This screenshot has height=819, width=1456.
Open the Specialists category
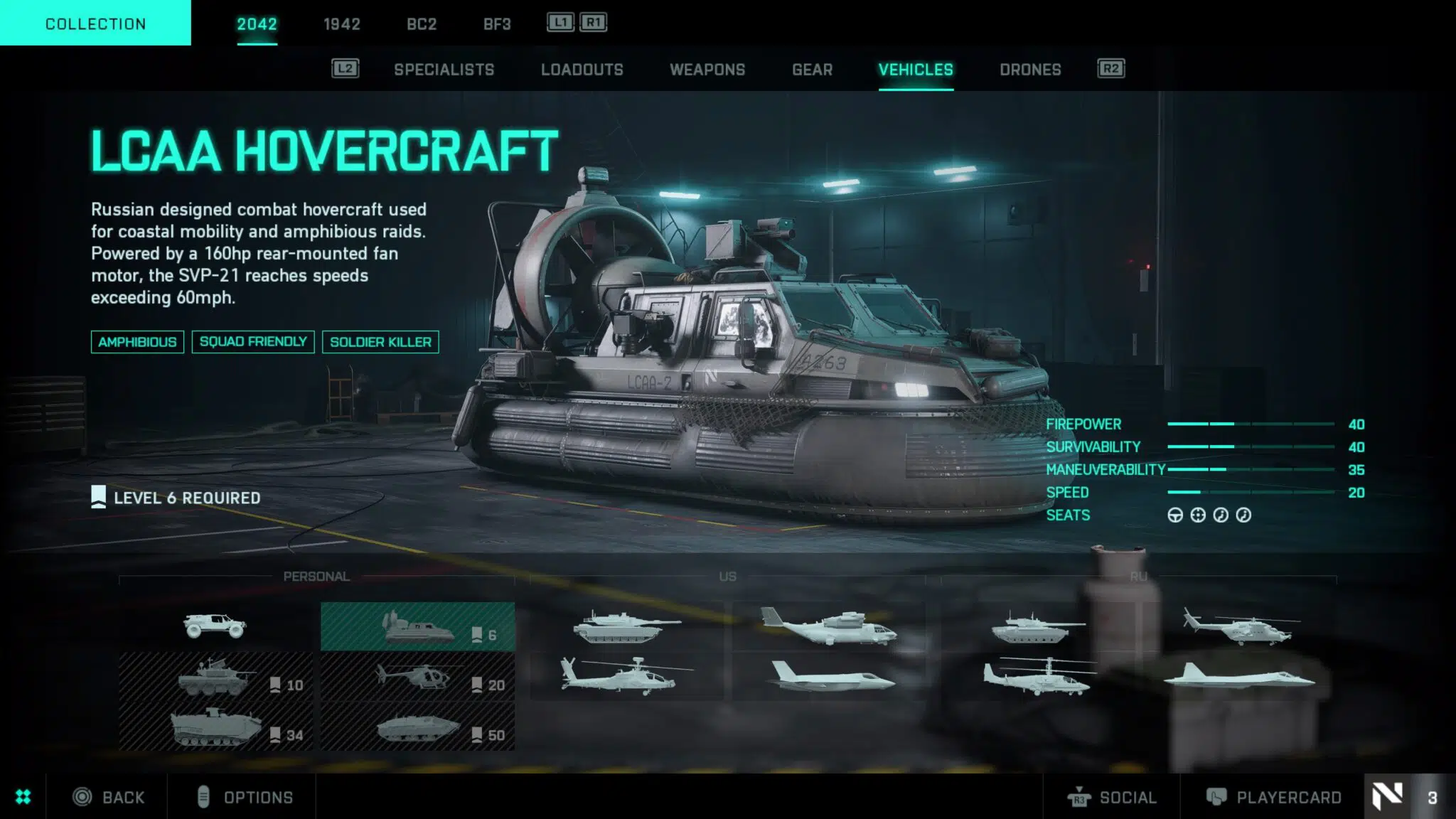[x=444, y=70]
